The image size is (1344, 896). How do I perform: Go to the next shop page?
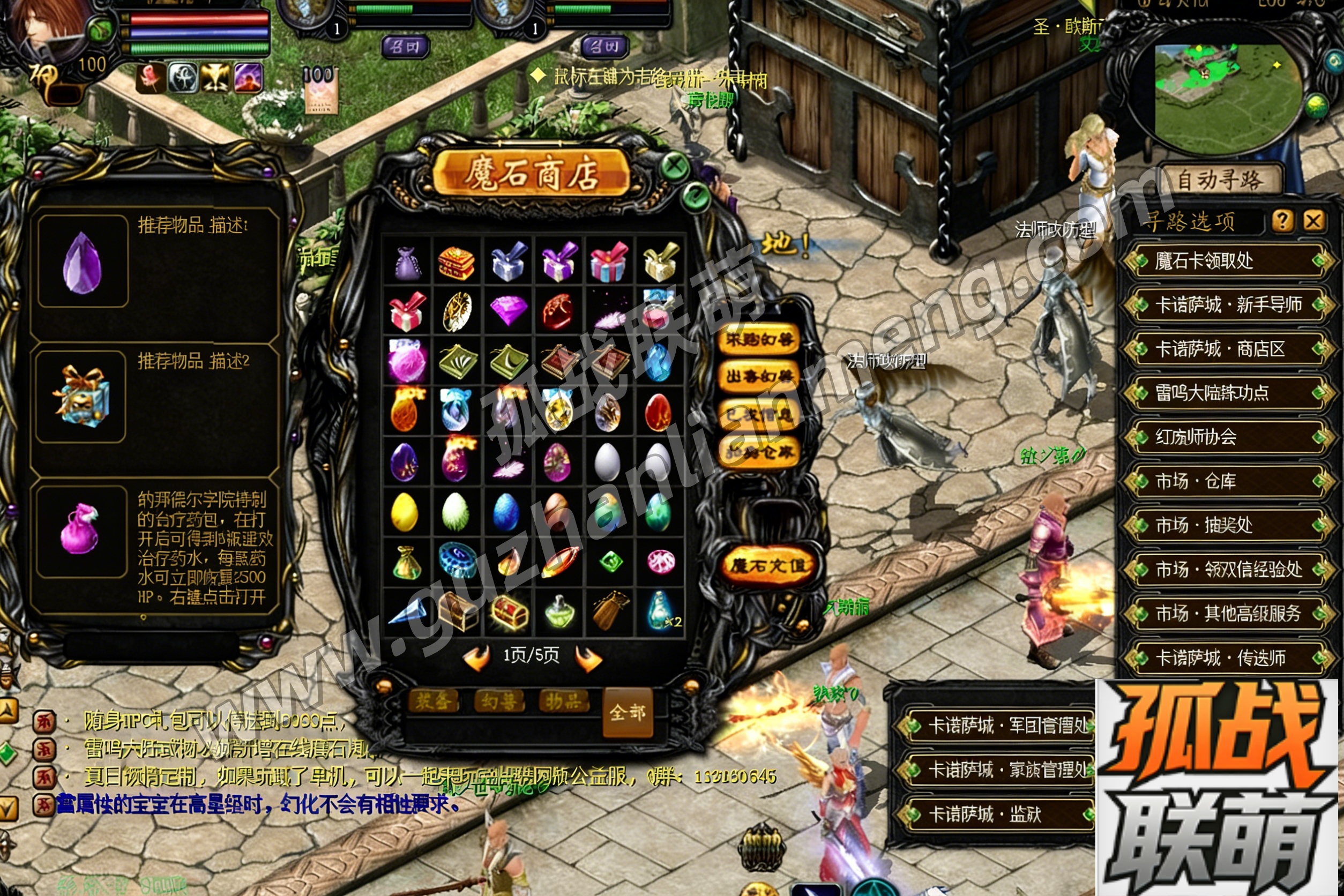coord(588,658)
